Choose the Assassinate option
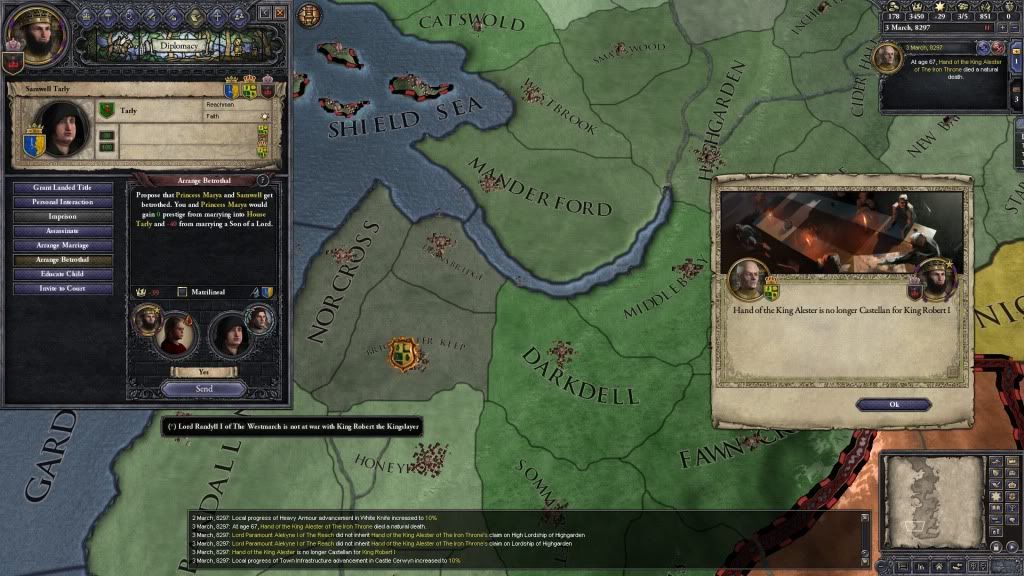This screenshot has height=576, width=1024. (x=63, y=231)
